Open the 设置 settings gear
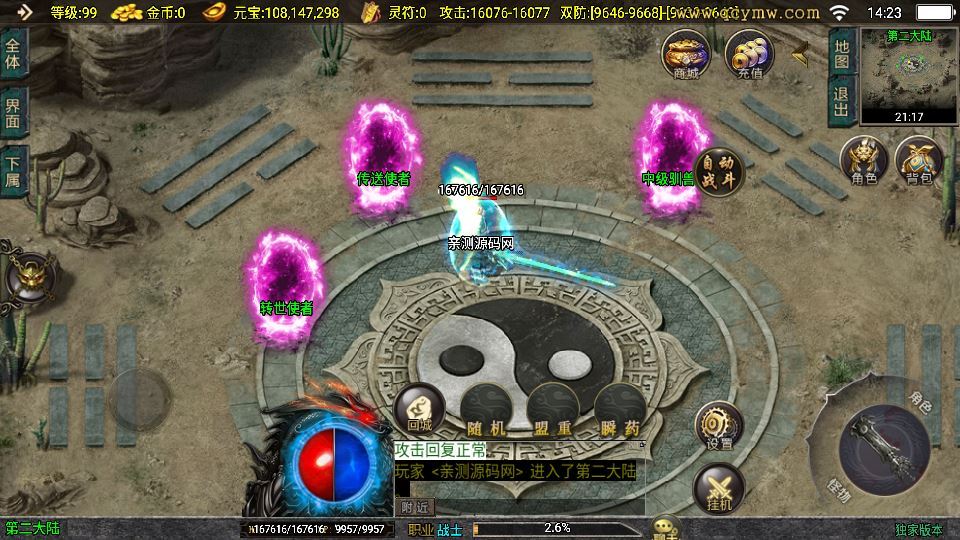The height and width of the screenshot is (540, 960). (718, 427)
